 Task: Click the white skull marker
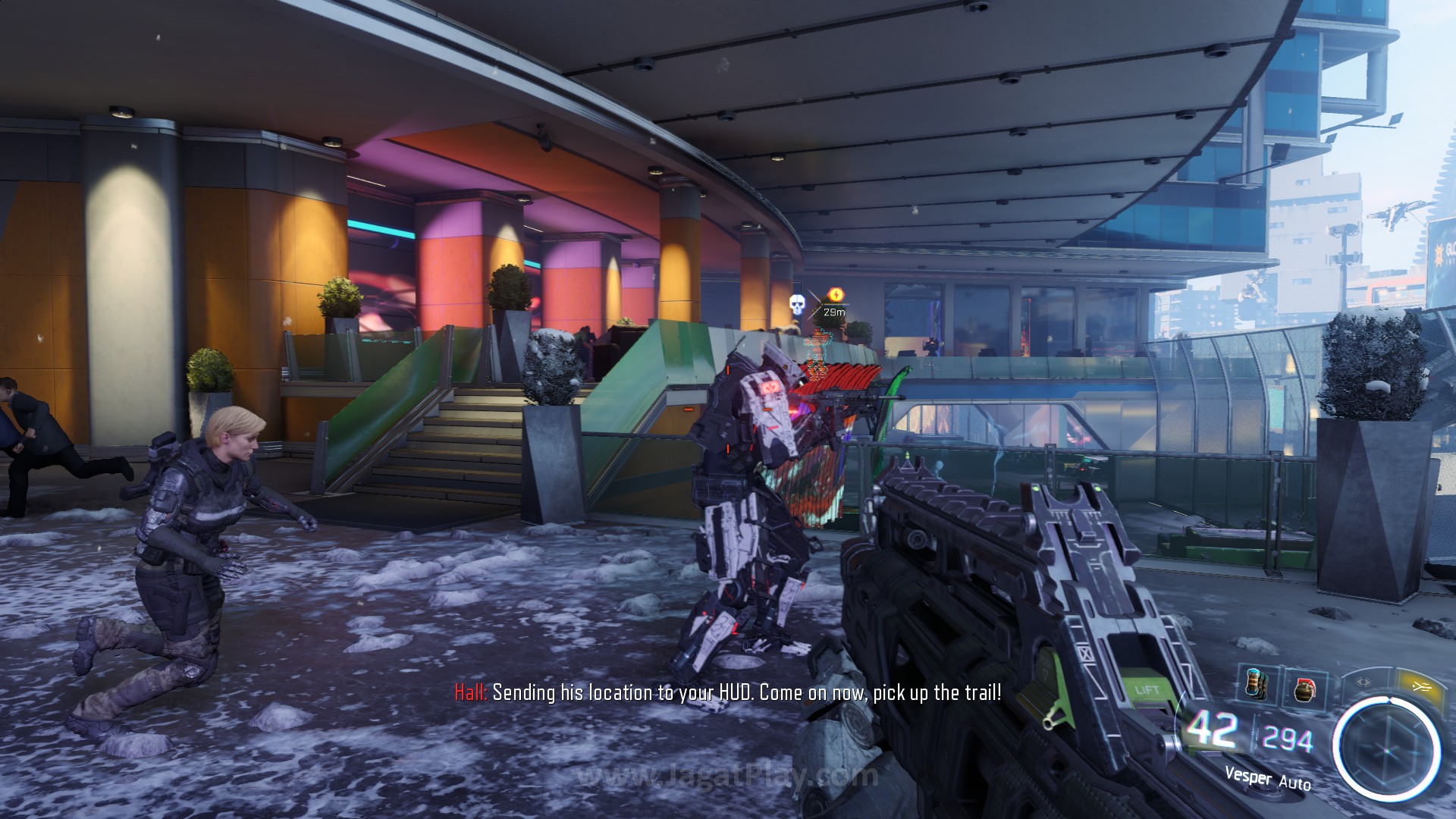pos(796,306)
